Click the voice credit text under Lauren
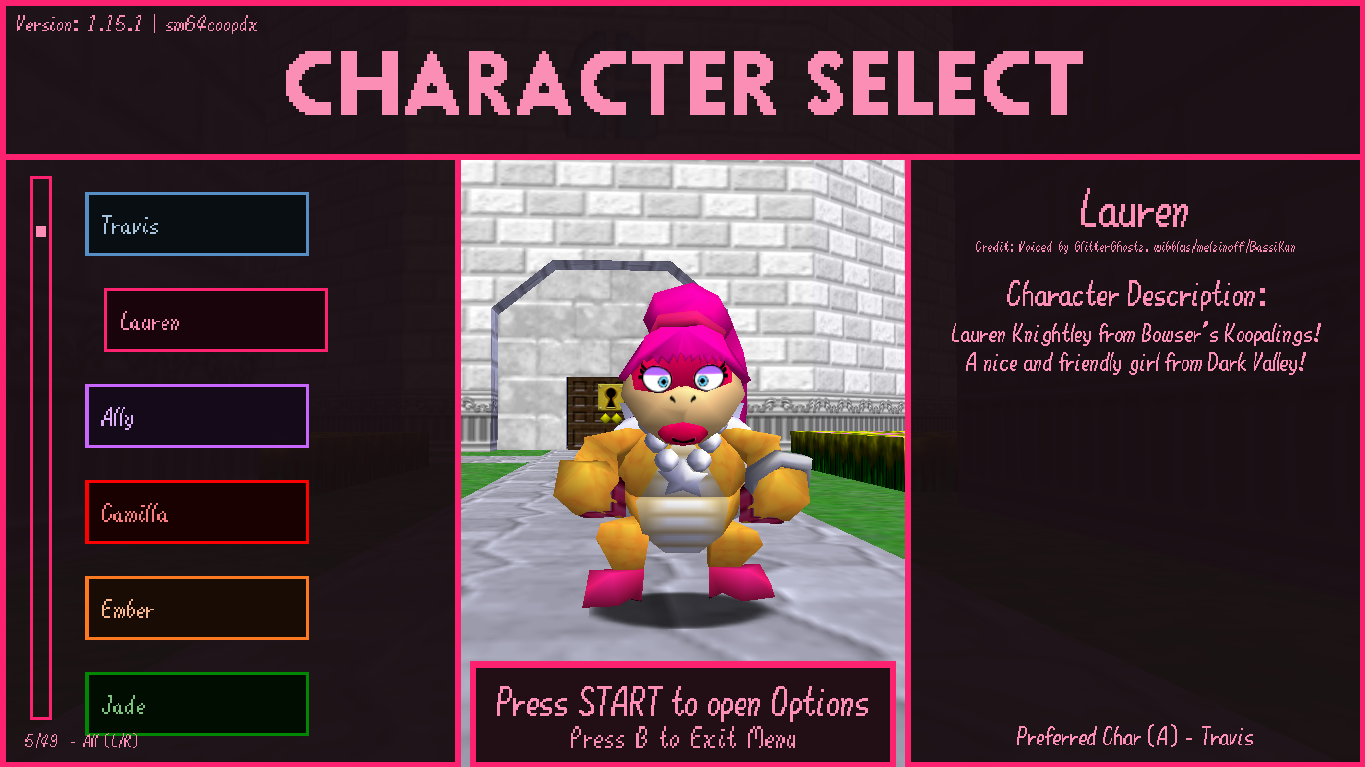 coord(1135,247)
